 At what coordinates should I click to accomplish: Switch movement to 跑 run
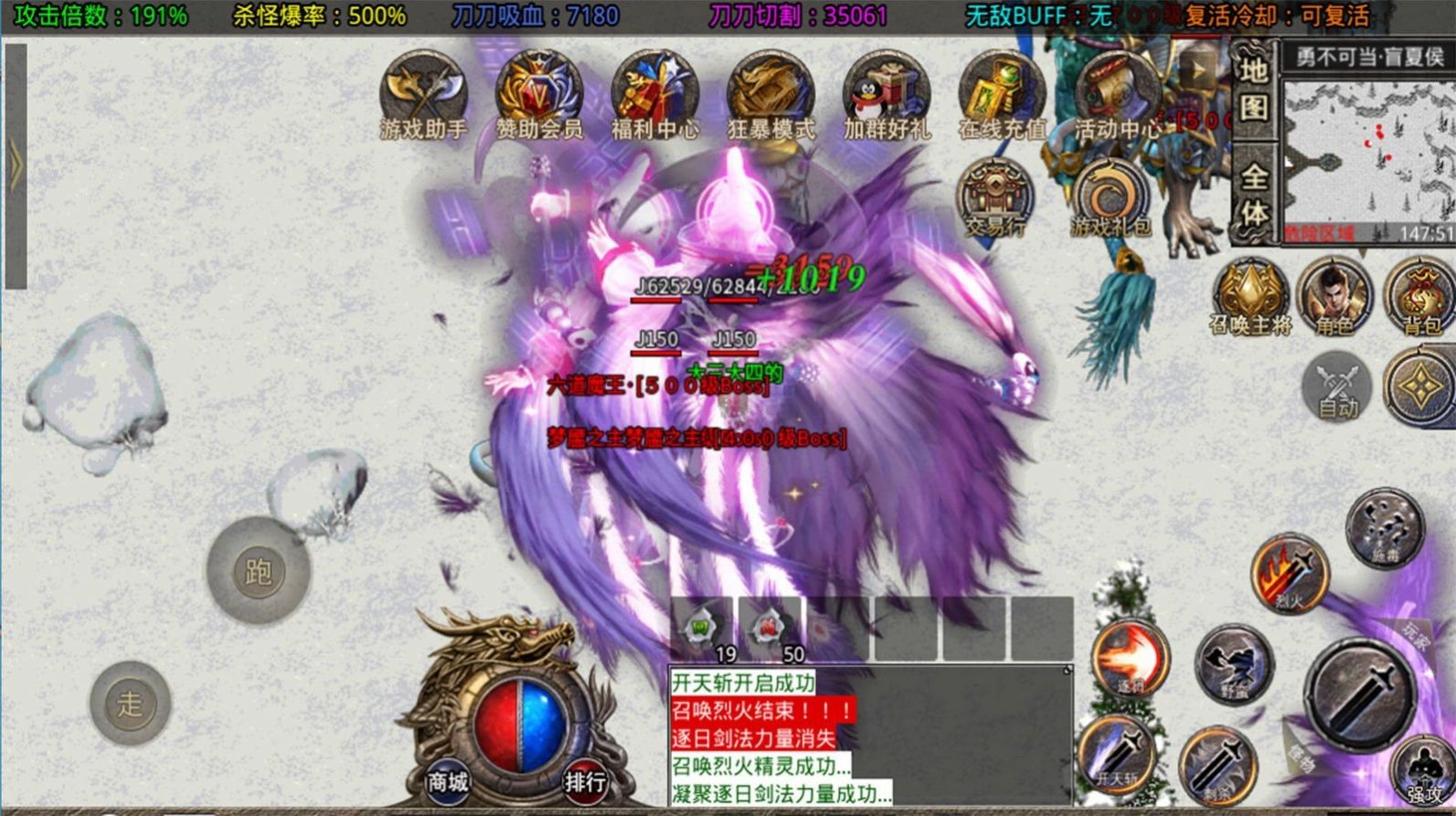point(259,570)
